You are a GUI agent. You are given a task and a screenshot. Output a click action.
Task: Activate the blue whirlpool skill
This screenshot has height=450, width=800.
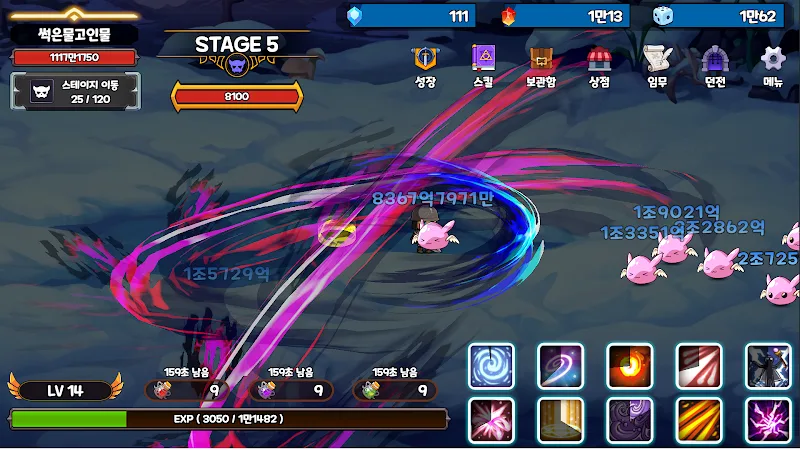(492, 366)
